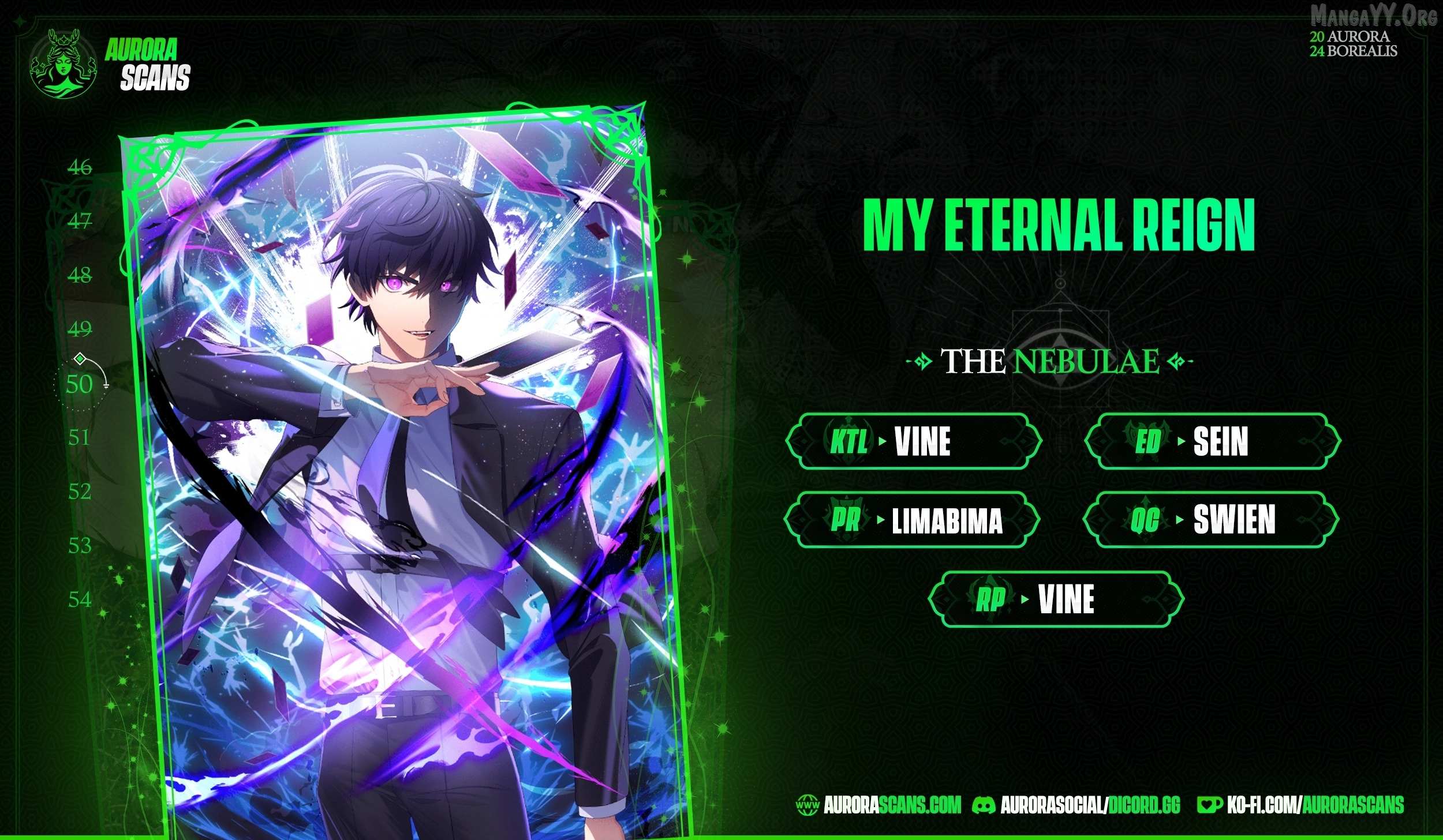1443x840 pixels.
Task: Choose chapter 52 from the list
Action: point(80,492)
